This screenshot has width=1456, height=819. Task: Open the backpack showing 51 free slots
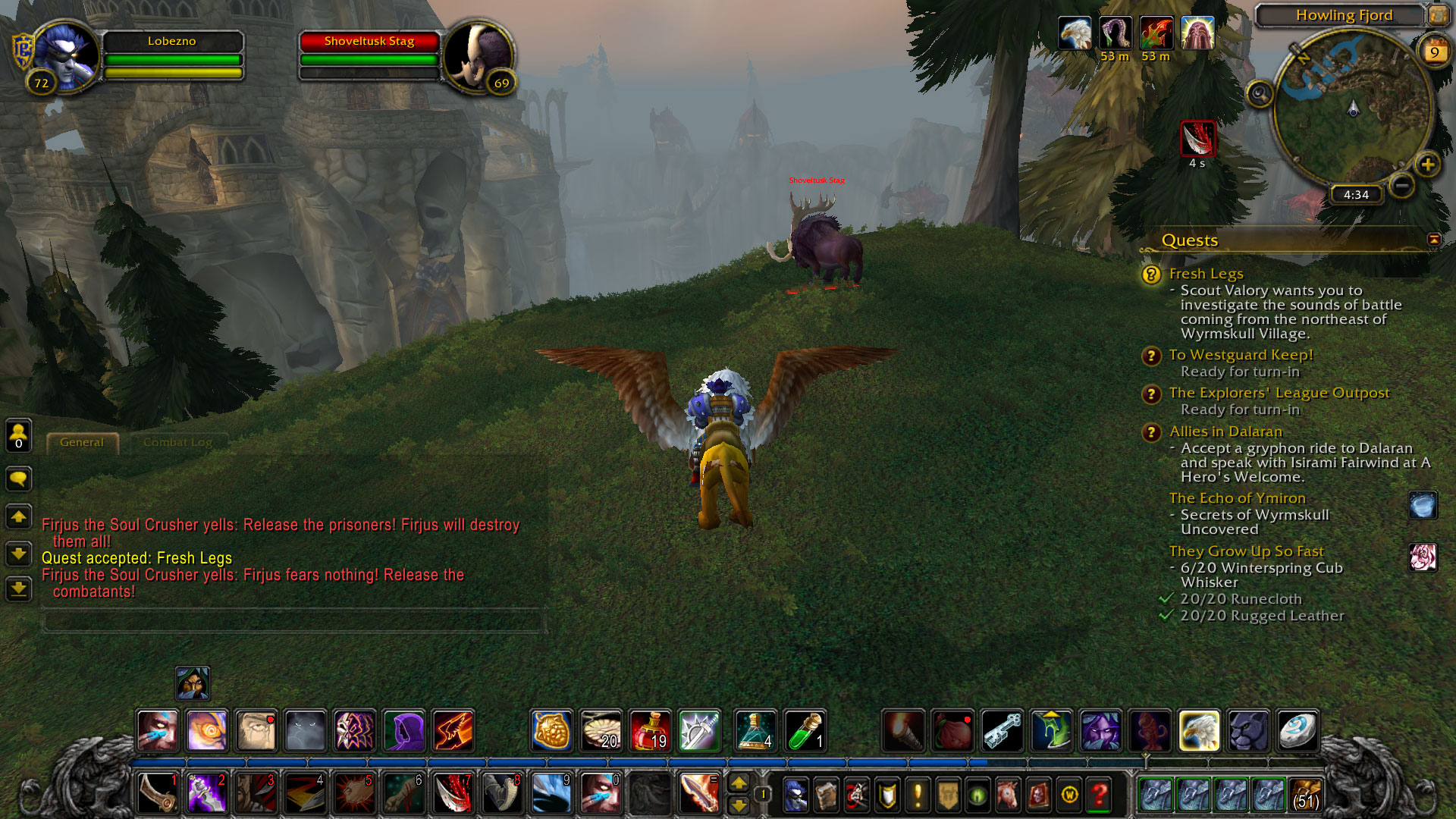1305,794
